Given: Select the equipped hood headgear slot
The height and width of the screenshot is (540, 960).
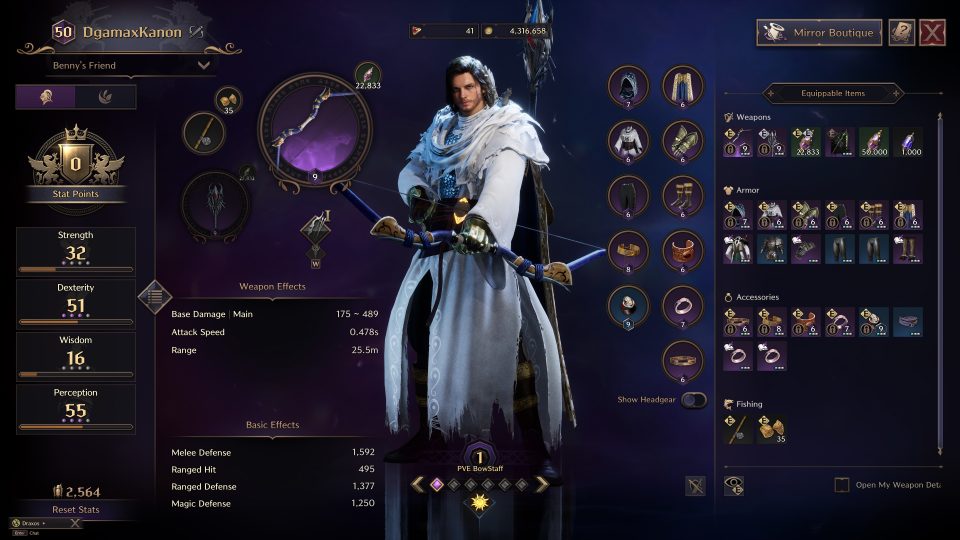Looking at the screenshot, I should (x=629, y=86).
